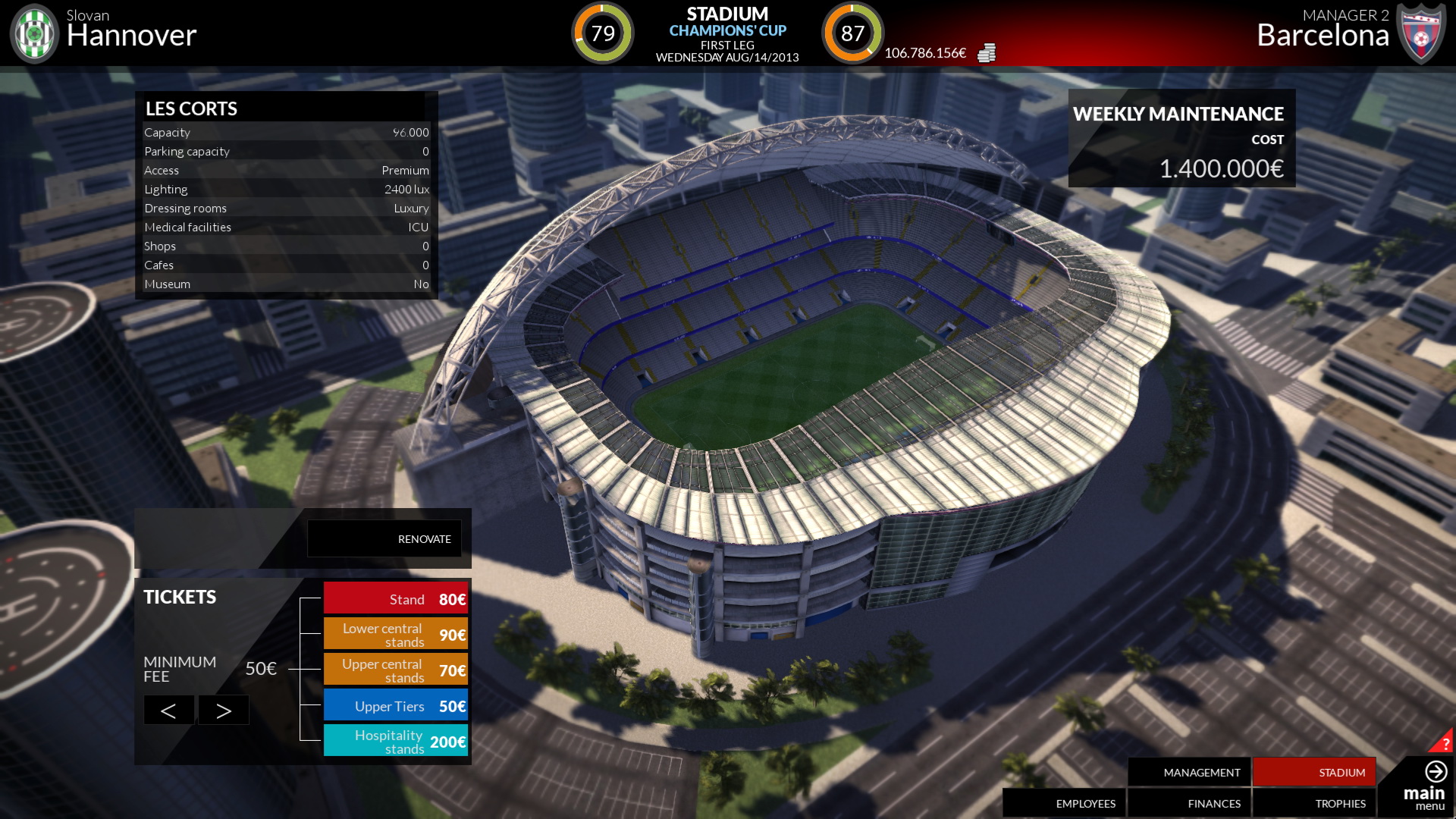1456x819 pixels.
Task: Increase minimum fee with right chevron
Action: (223, 710)
